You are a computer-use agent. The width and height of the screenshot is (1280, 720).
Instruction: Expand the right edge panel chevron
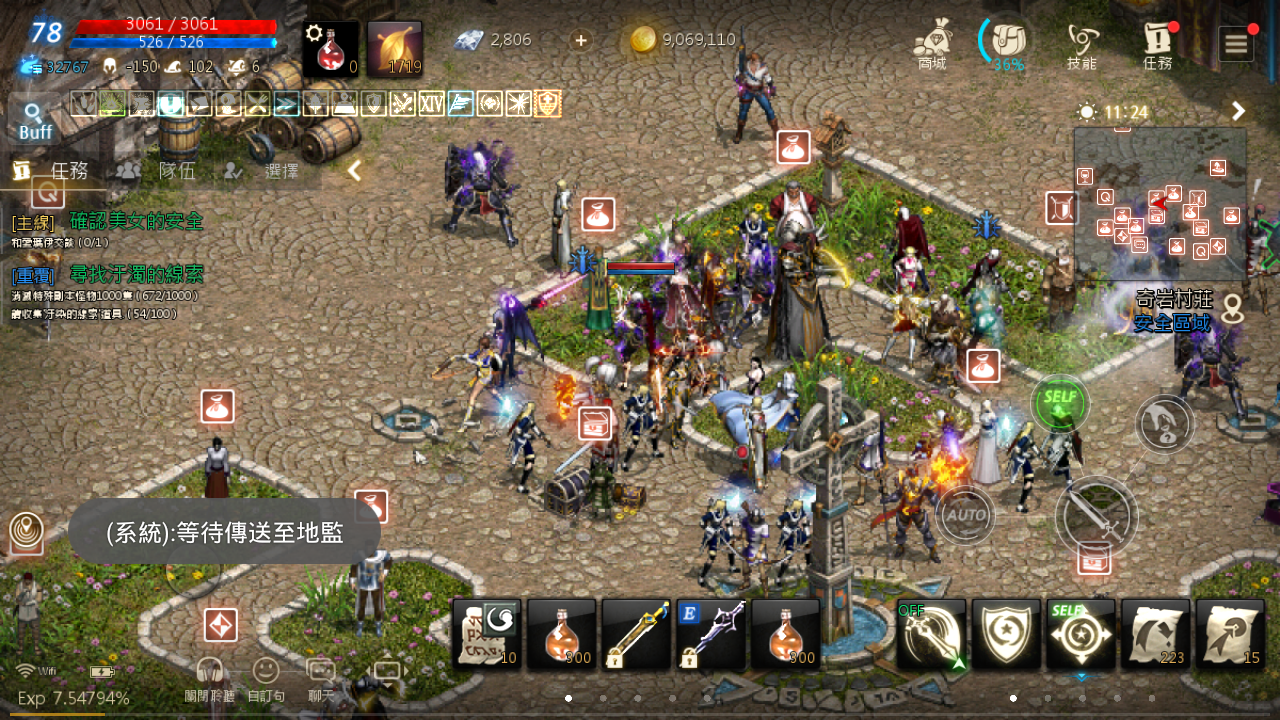[x=1240, y=111]
